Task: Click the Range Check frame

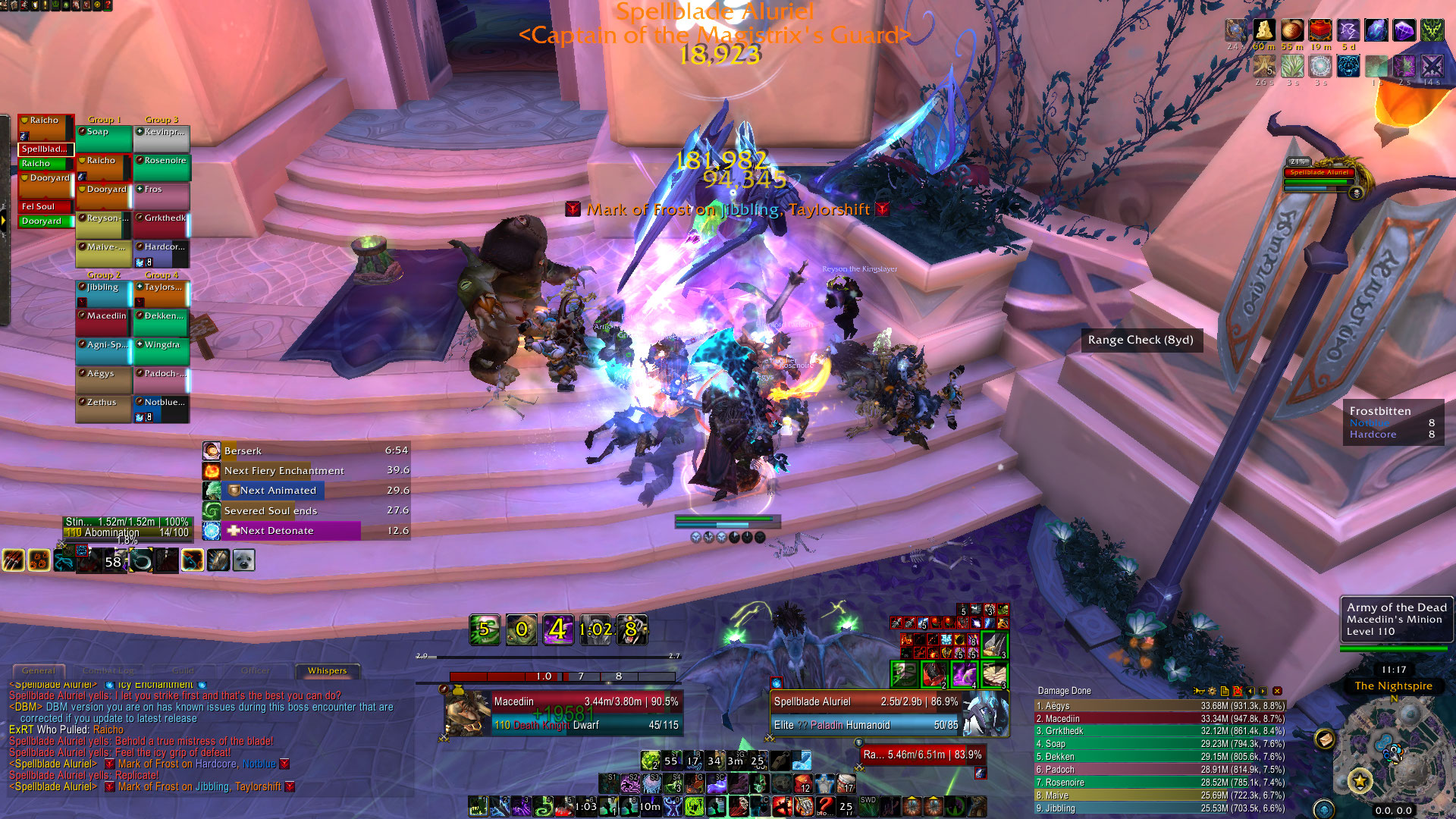Action: point(1141,340)
